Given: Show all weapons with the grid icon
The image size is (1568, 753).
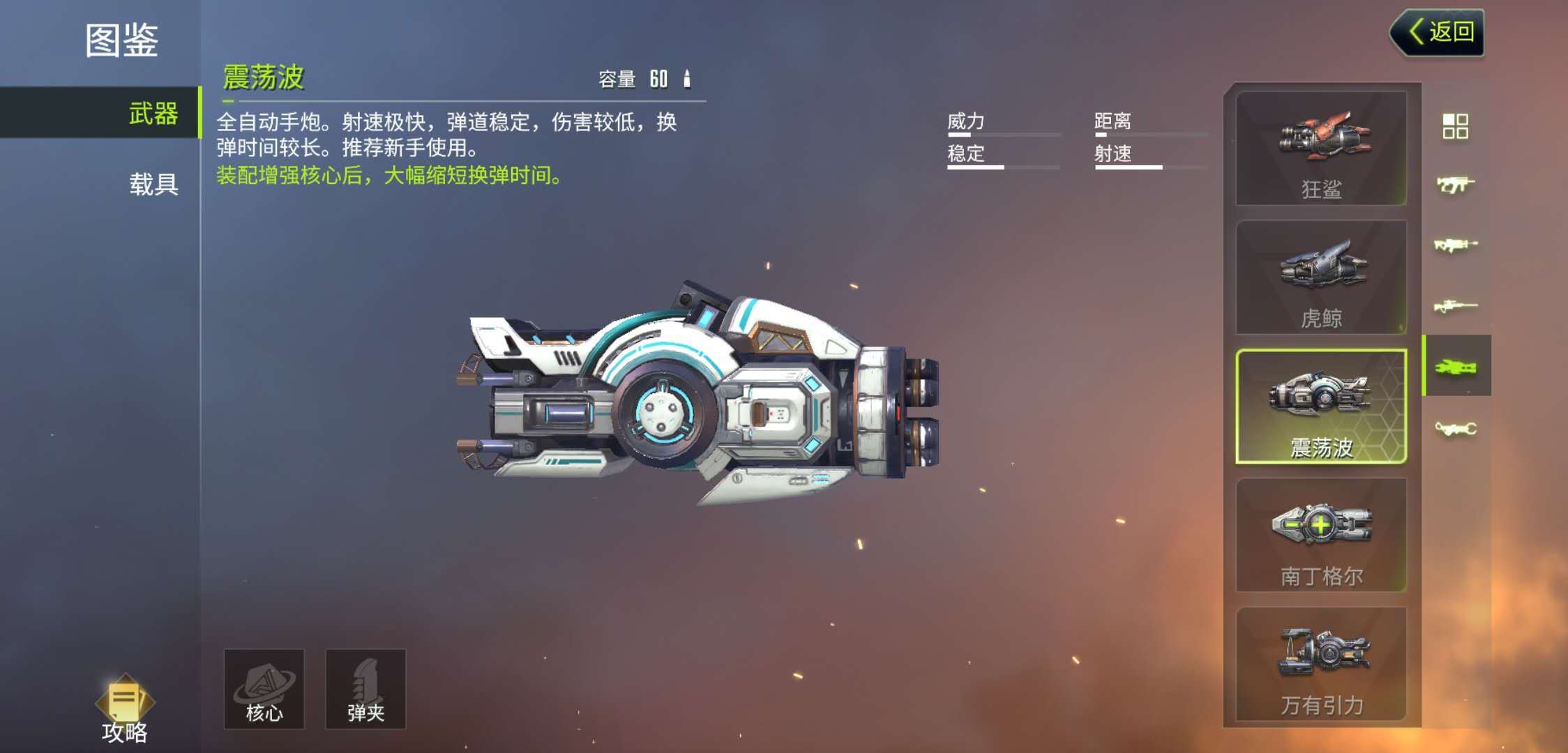Looking at the screenshot, I should pos(1455,126).
